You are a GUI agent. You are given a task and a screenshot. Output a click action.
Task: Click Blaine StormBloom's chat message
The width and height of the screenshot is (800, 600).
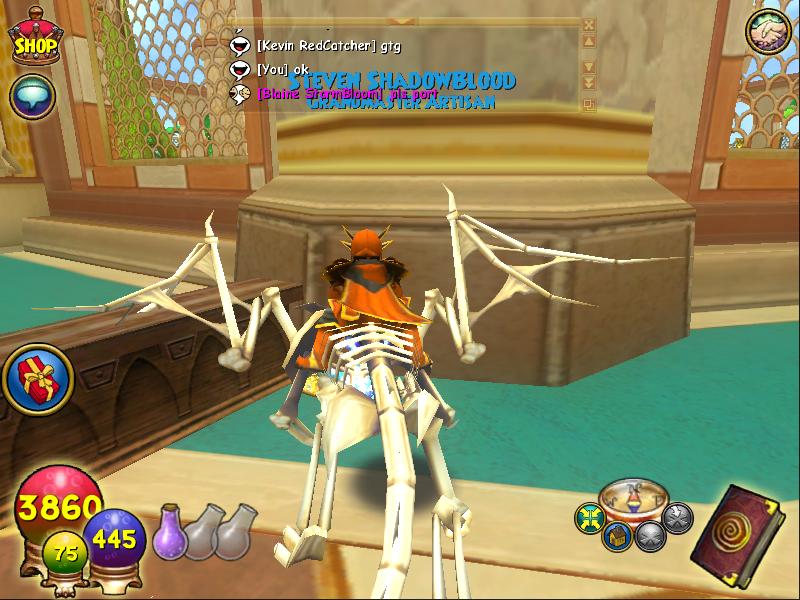336,93
